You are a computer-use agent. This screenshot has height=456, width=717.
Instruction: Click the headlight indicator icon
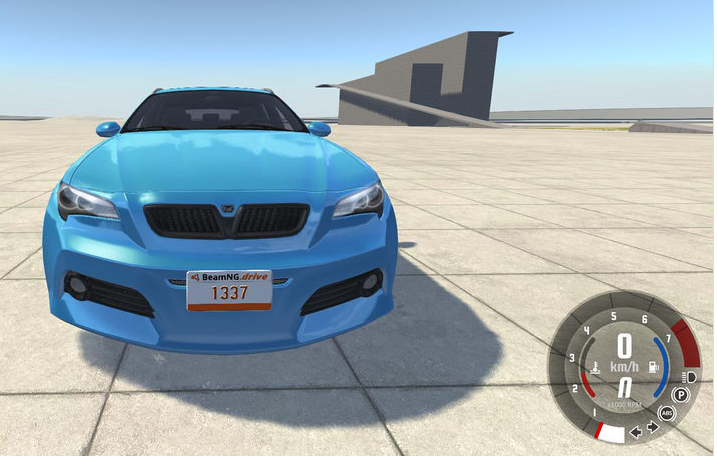(x=689, y=376)
